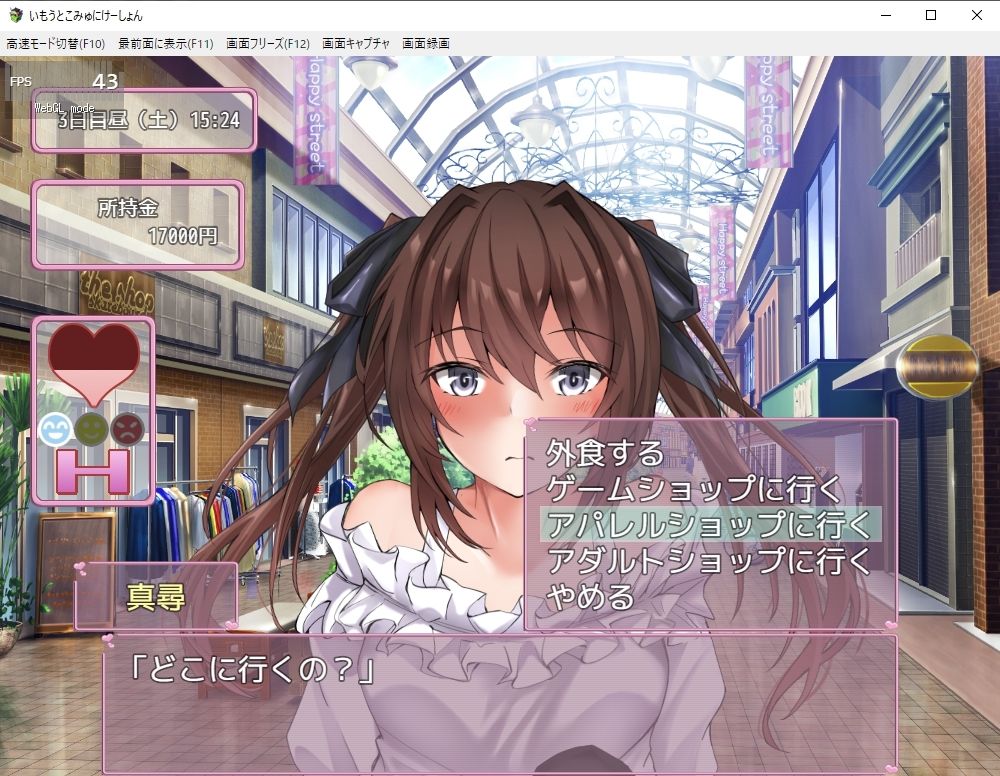Activate 画面フリーズ in the top bar
1000x776 pixels.
(268, 44)
